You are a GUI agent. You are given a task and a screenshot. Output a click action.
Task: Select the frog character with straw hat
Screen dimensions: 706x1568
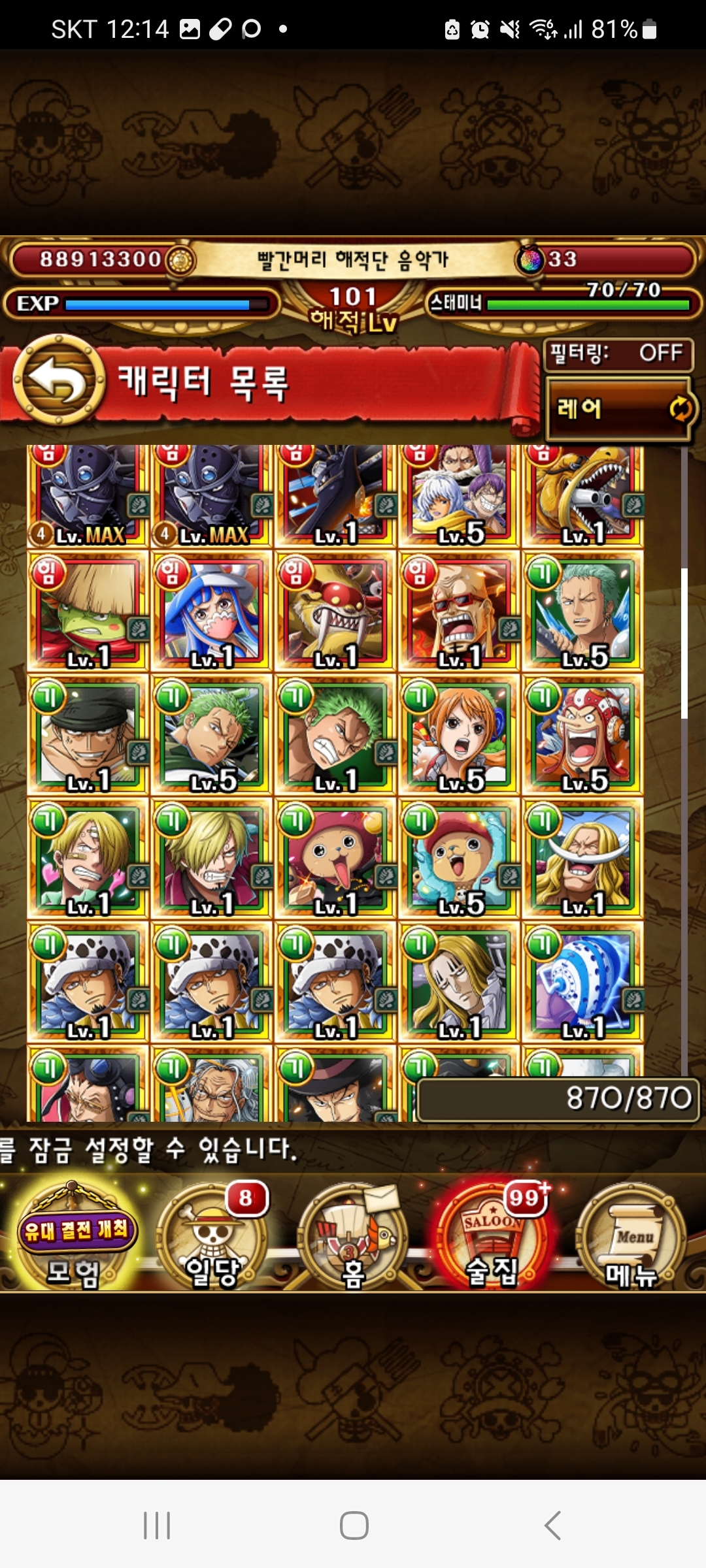pos(88,612)
